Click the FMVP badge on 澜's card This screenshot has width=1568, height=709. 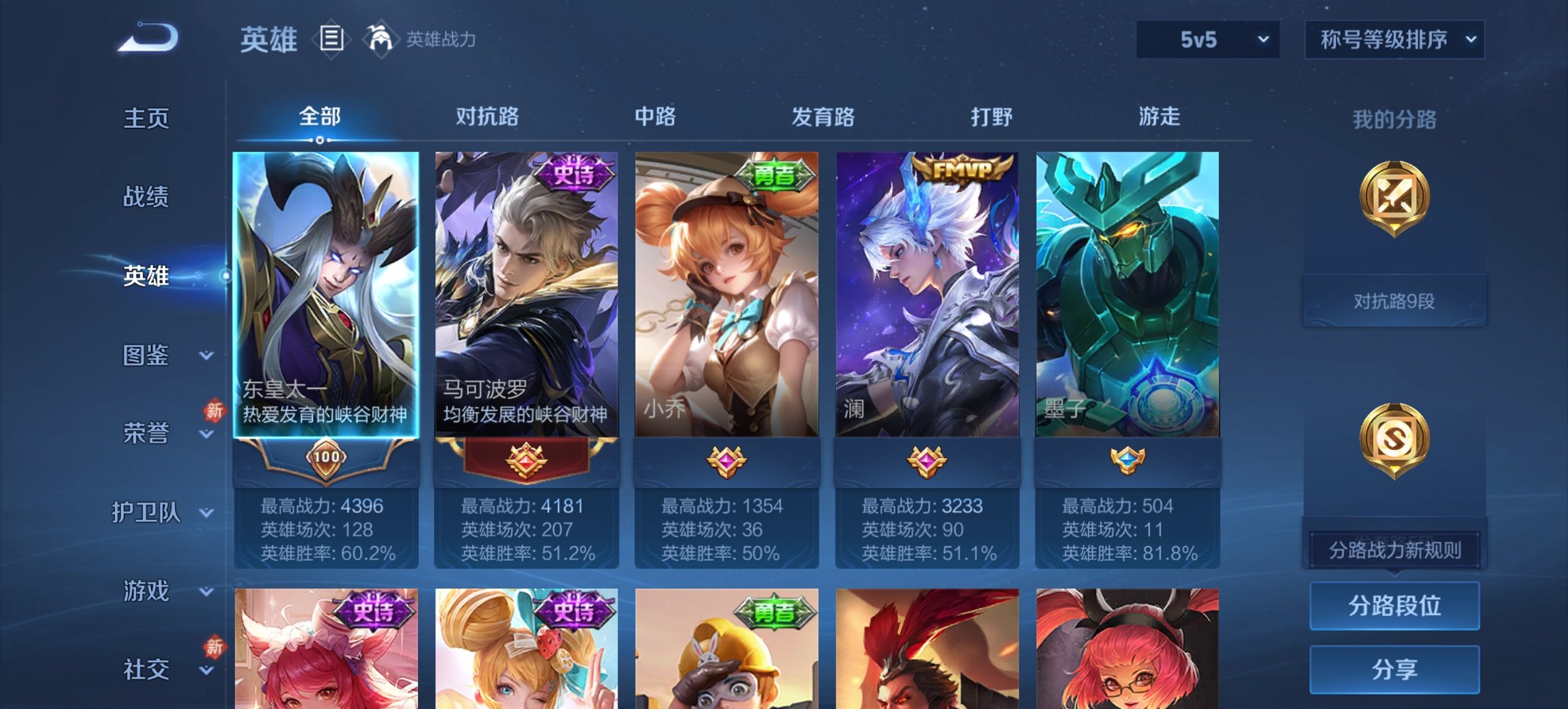(x=963, y=170)
